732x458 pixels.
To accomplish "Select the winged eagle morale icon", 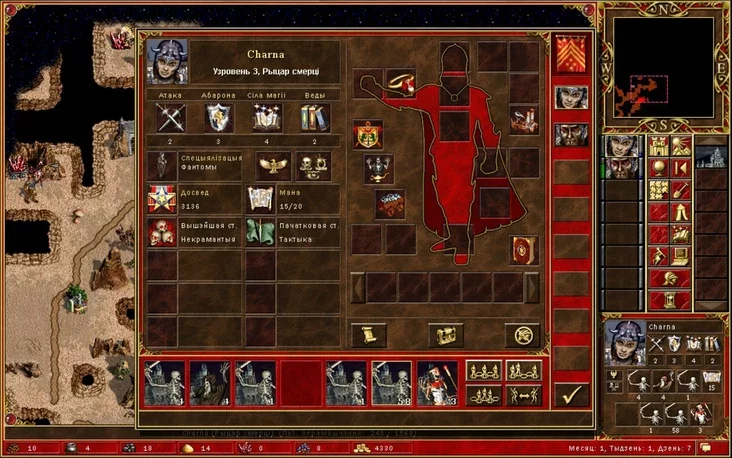I will coord(271,165).
